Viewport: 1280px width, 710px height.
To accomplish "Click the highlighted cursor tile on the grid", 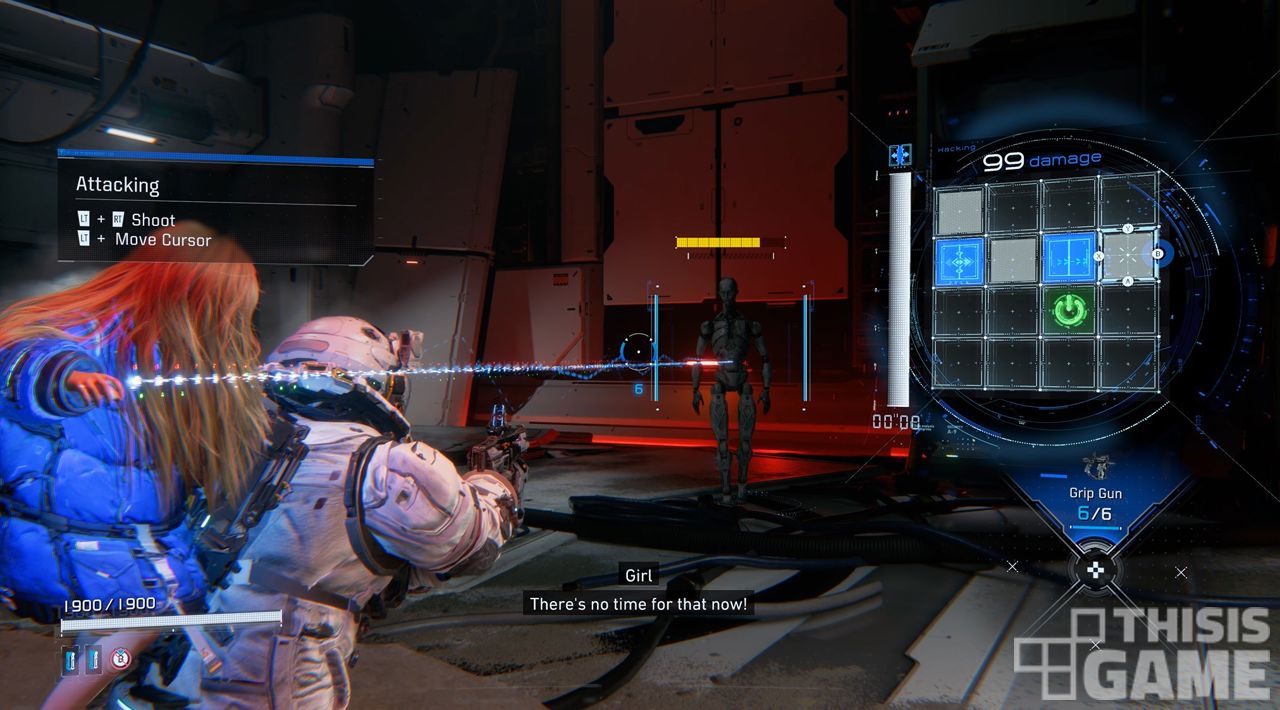I will [1127, 256].
